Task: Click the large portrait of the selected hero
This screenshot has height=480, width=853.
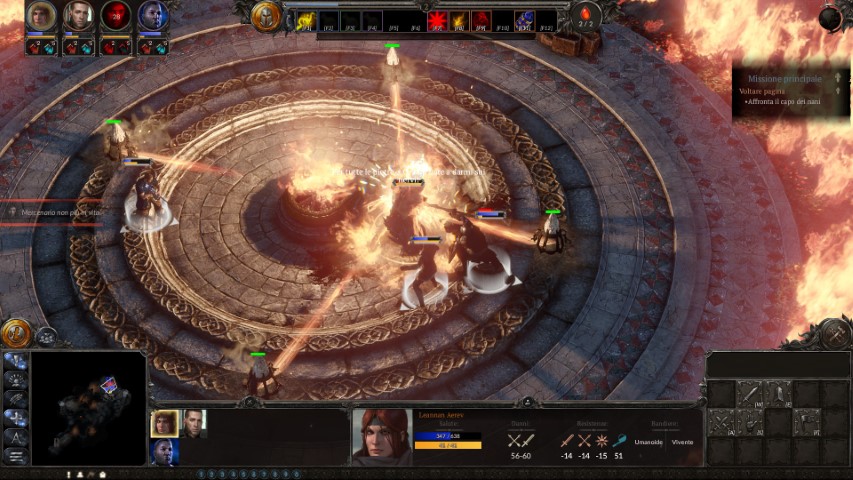Action: coord(381,436)
